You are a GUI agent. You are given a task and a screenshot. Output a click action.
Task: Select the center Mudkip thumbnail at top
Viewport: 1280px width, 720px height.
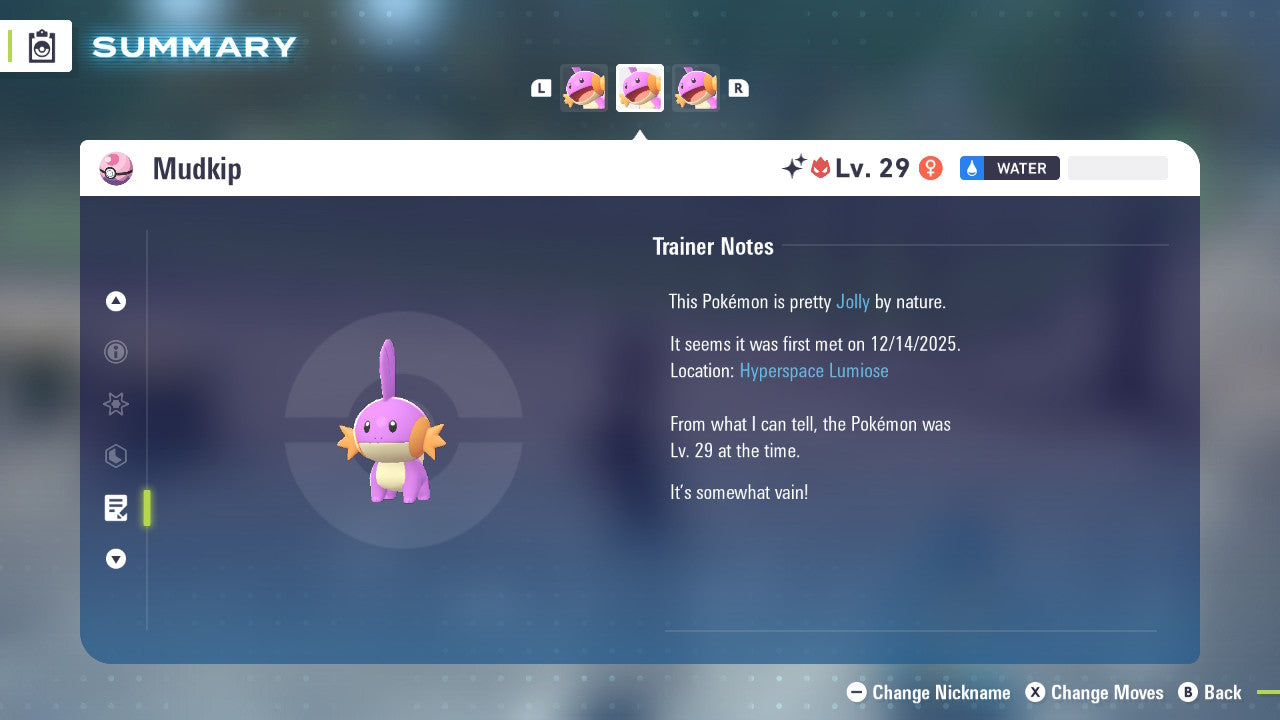pyautogui.click(x=640, y=88)
